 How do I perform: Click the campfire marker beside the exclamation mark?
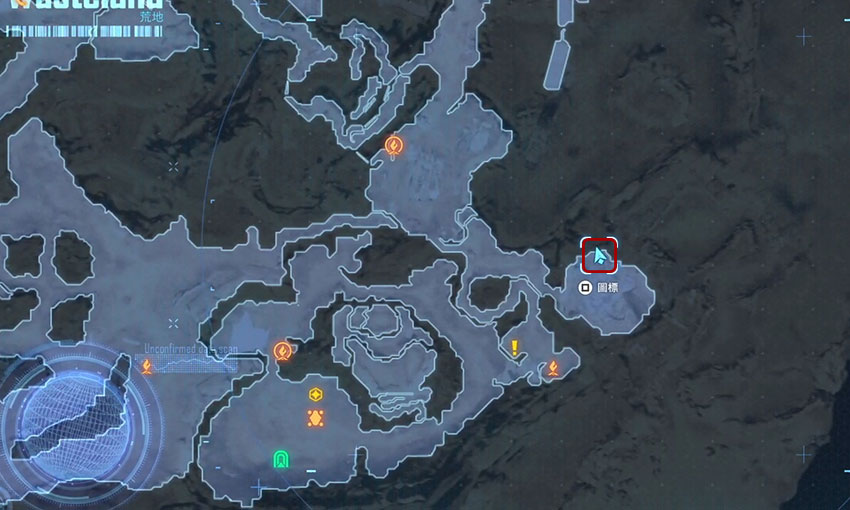point(552,369)
